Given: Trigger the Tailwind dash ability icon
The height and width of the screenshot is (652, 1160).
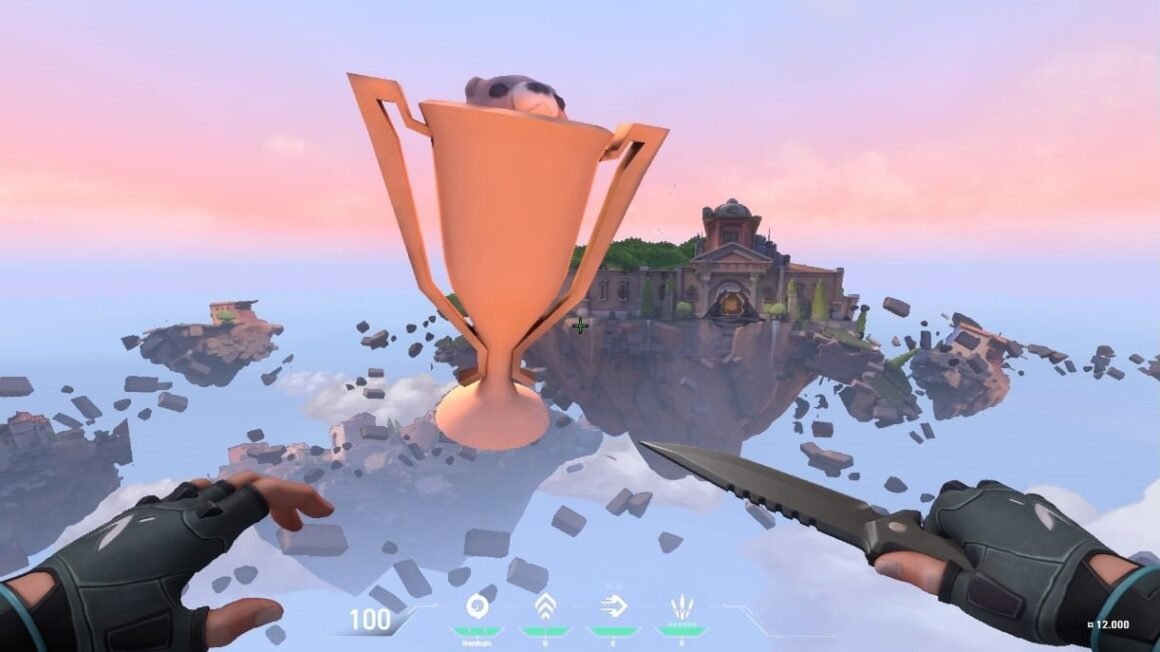Looking at the screenshot, I should [612, 605].
